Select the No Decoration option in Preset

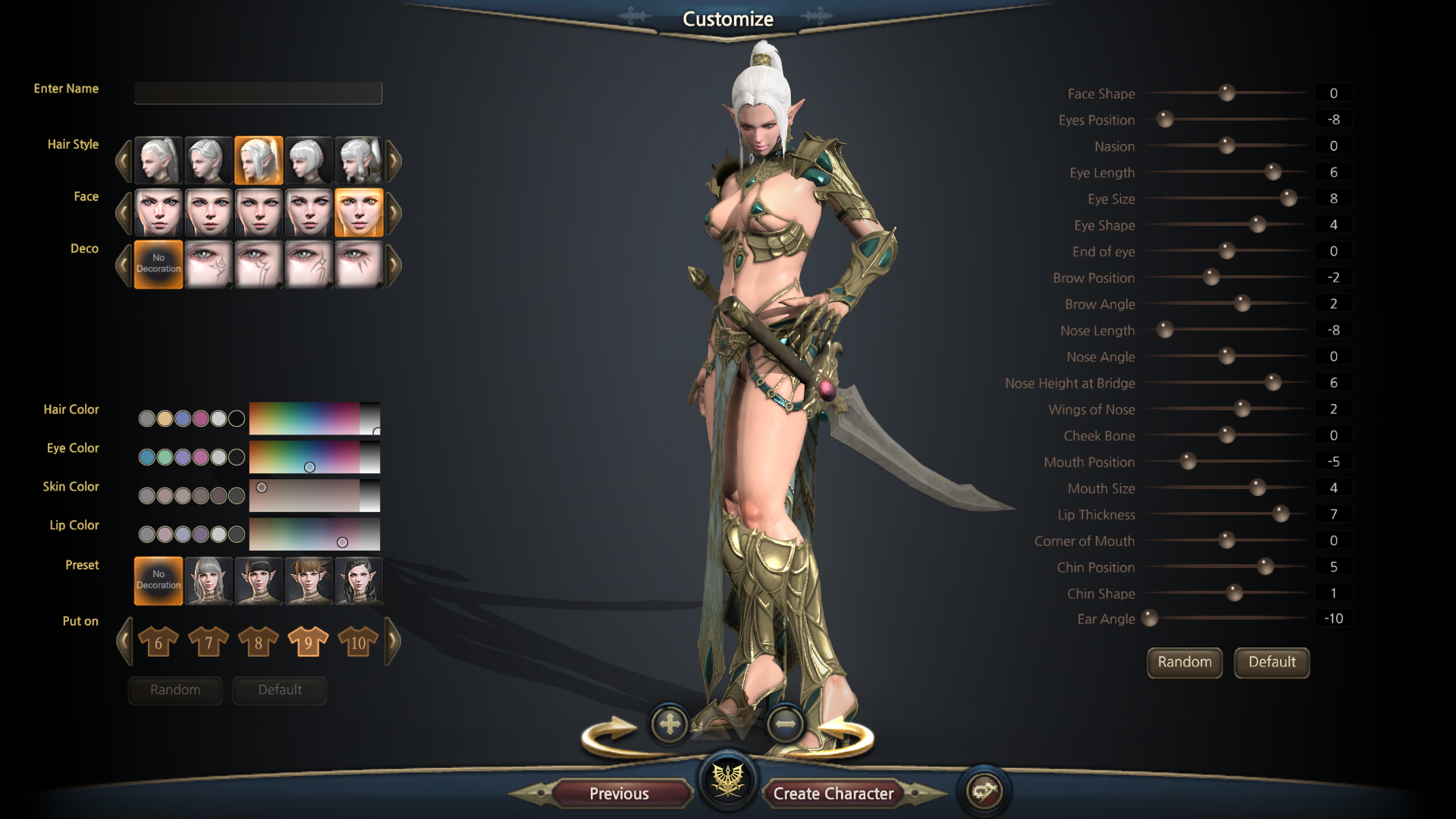click(x=158, y=580)
